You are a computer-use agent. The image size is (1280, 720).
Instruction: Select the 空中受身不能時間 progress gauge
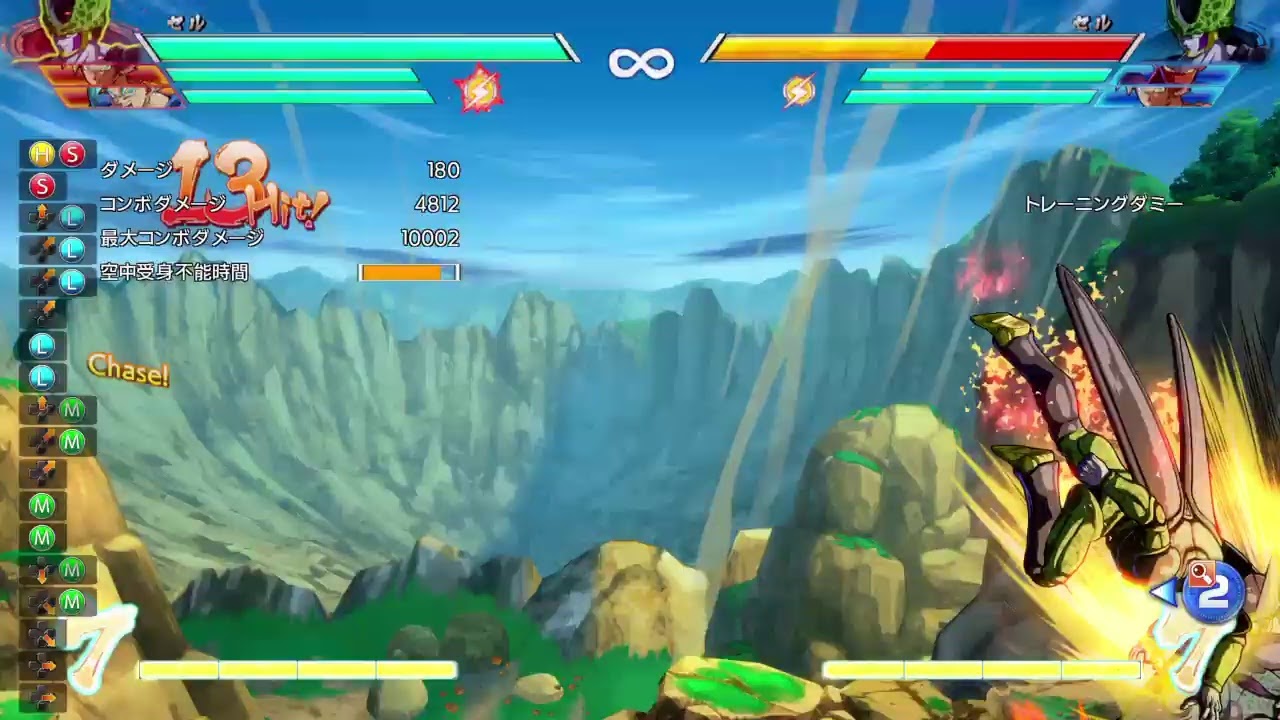click(x=408, y=272)
